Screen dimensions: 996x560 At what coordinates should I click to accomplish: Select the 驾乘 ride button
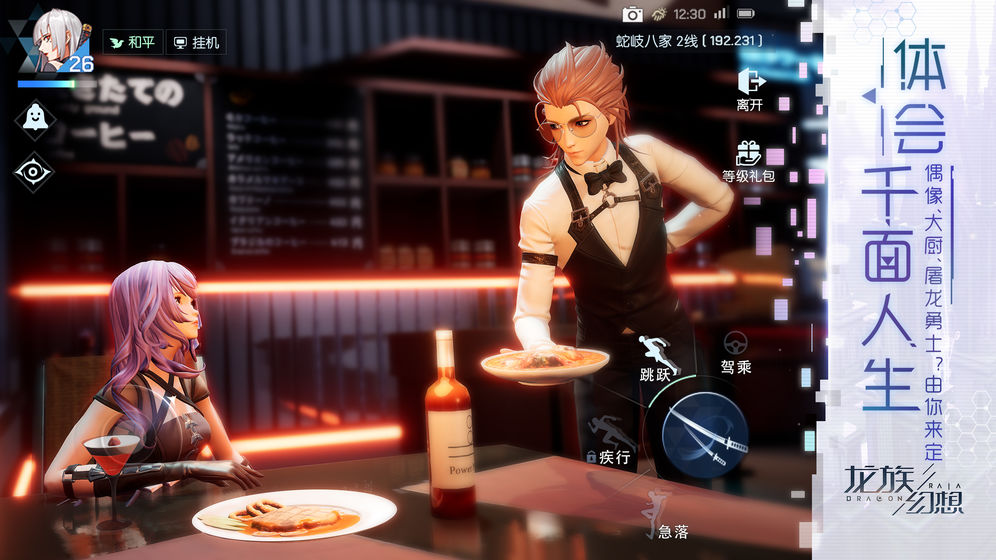click(x=735, y=353)
